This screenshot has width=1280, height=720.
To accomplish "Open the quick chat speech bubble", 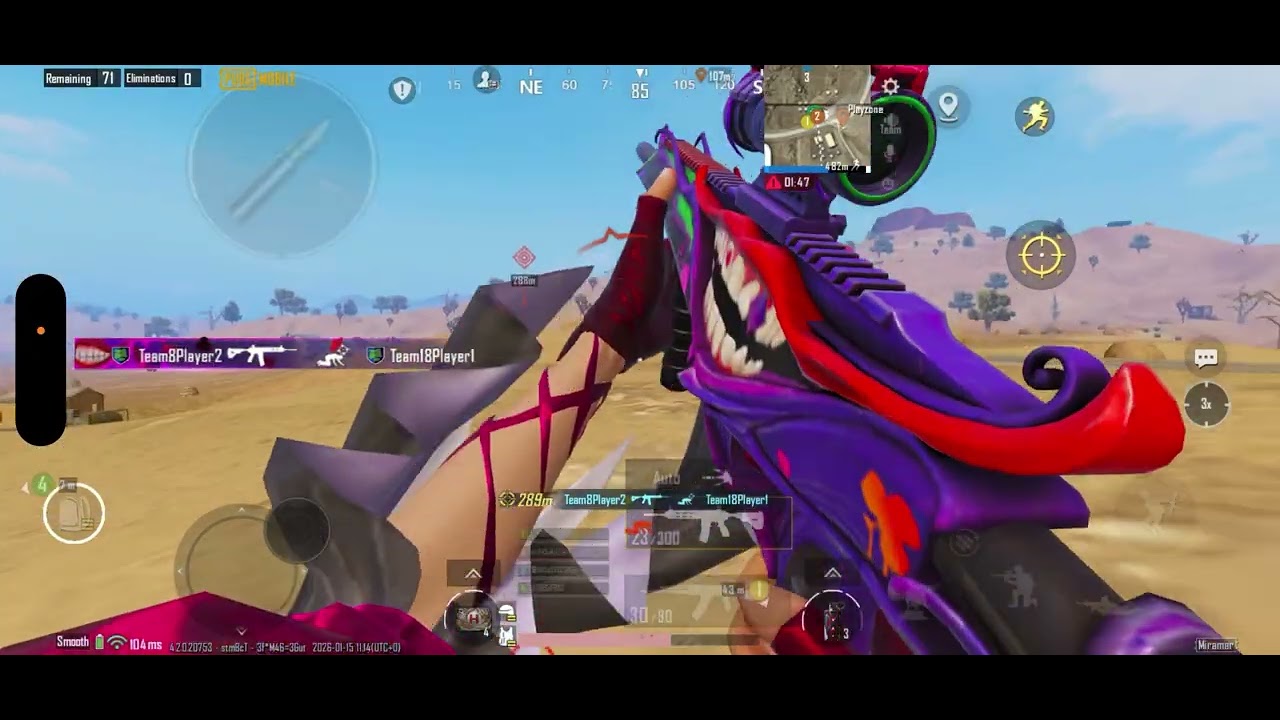I will point(1206,358).
